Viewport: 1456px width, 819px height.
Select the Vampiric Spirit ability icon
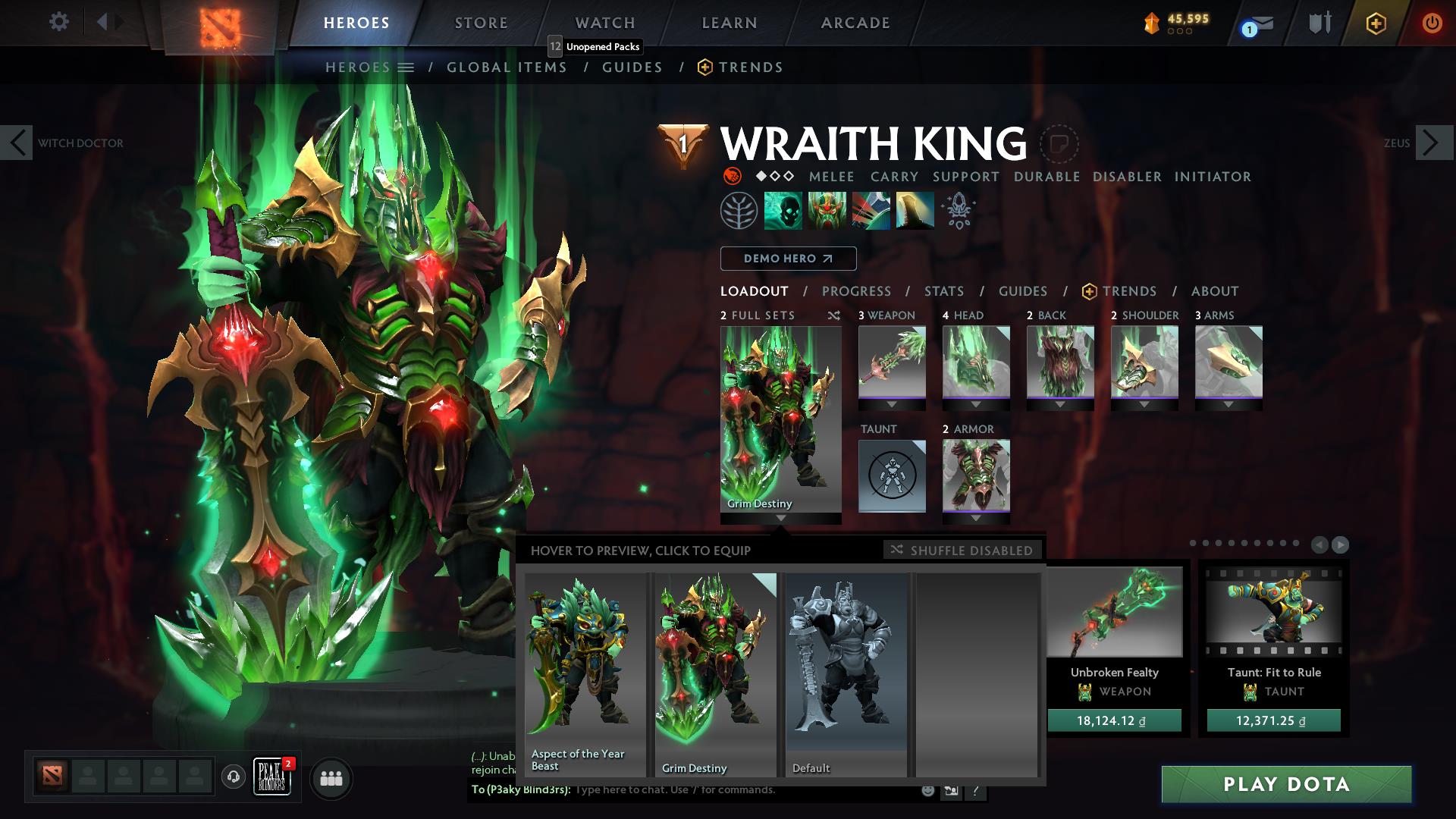click(x=827, y=211)
